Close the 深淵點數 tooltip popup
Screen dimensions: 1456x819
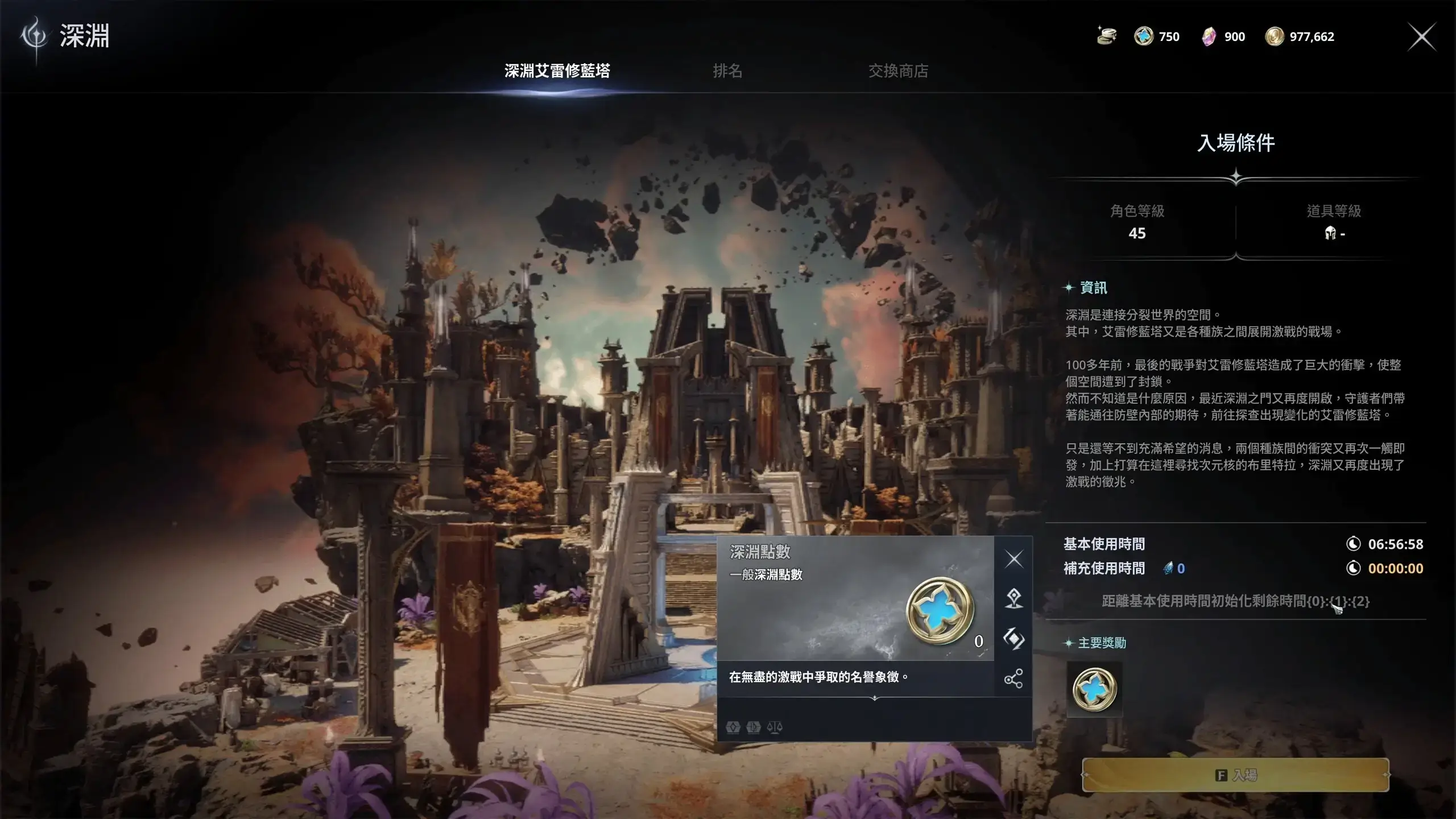click(1015, 559)
